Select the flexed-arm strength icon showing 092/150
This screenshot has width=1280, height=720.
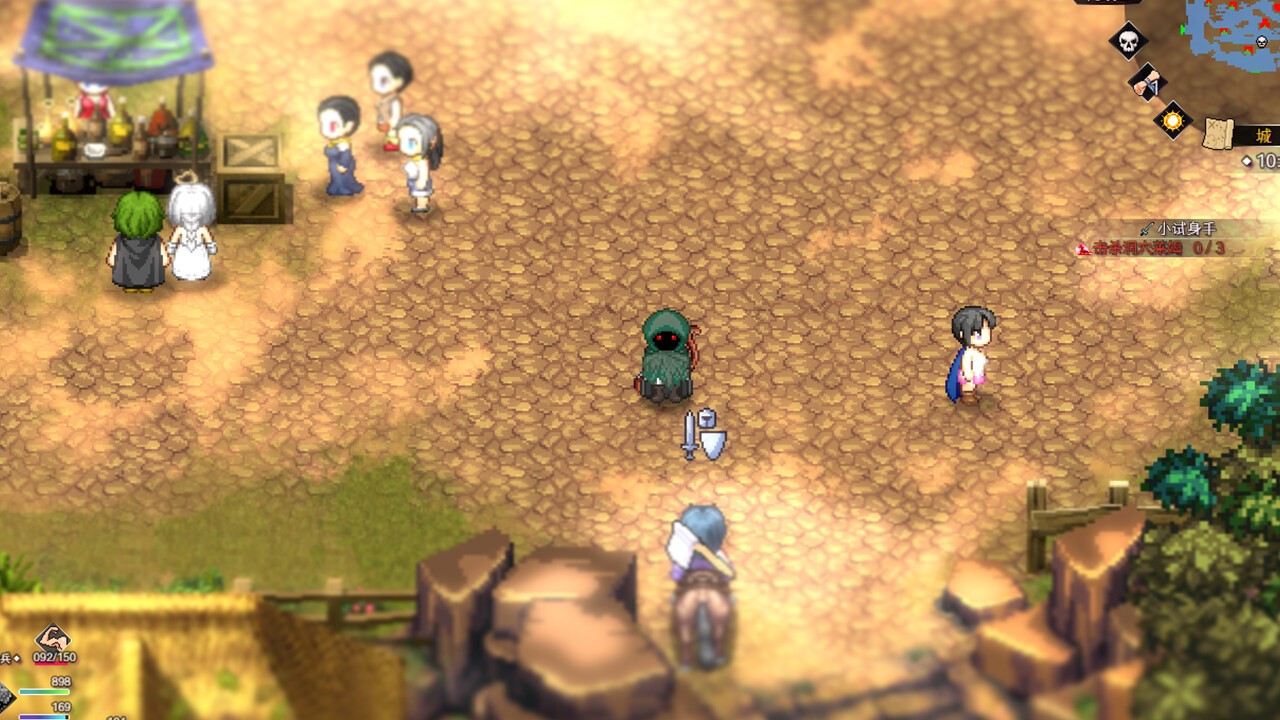pos(50,643)
